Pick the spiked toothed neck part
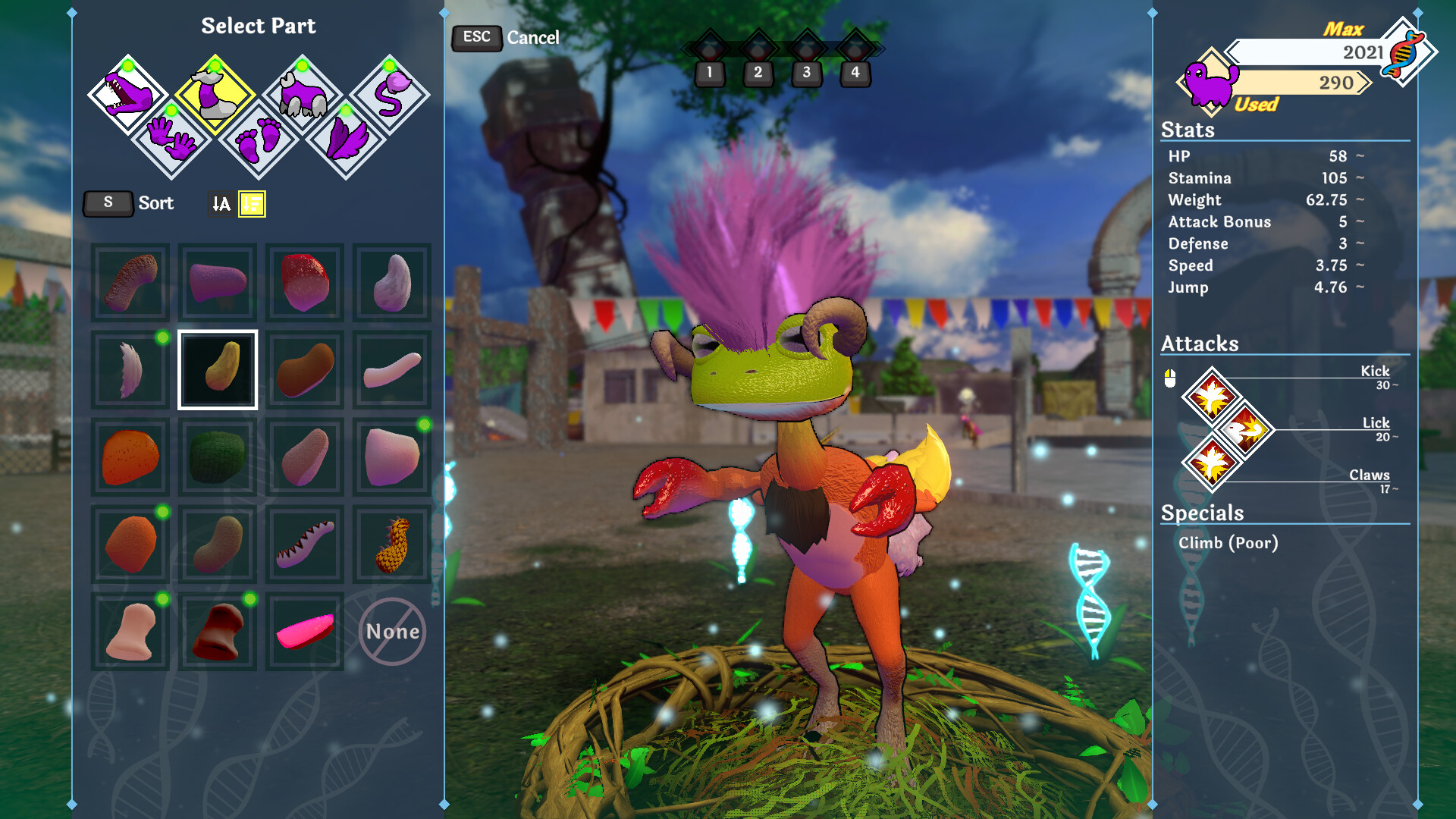Screen dimensions: 1456x819 [305, 544]
